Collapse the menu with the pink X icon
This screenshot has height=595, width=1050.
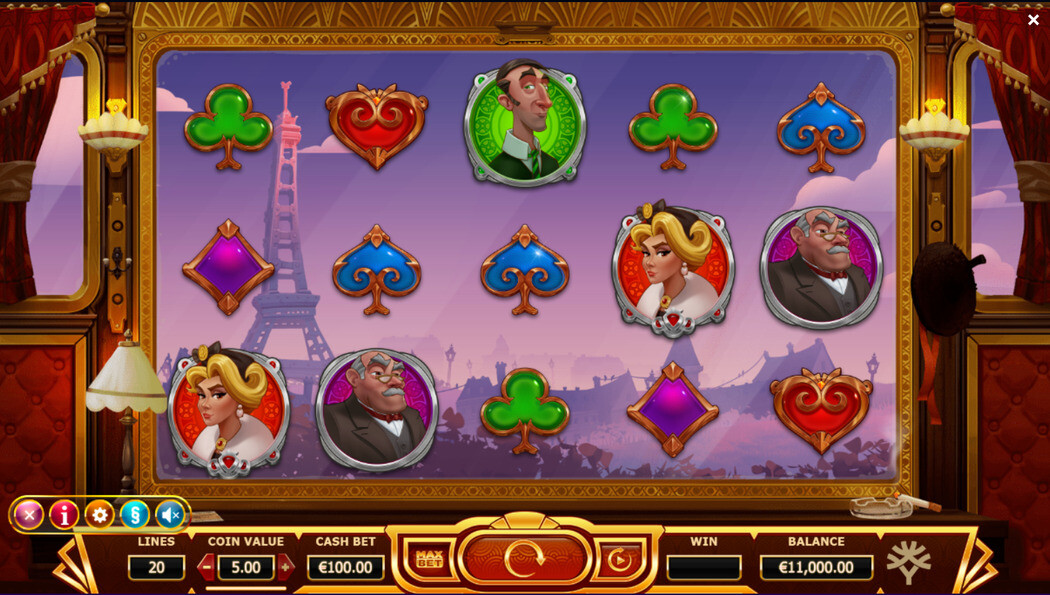tap(29, 515)
